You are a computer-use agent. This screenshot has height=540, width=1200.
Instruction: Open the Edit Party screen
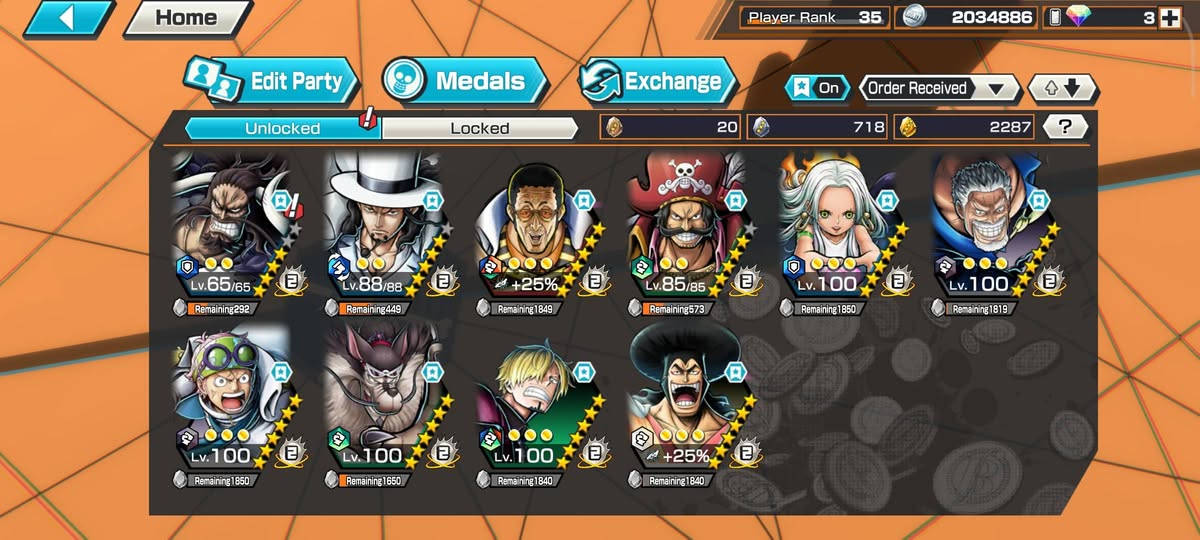(271, 82)
